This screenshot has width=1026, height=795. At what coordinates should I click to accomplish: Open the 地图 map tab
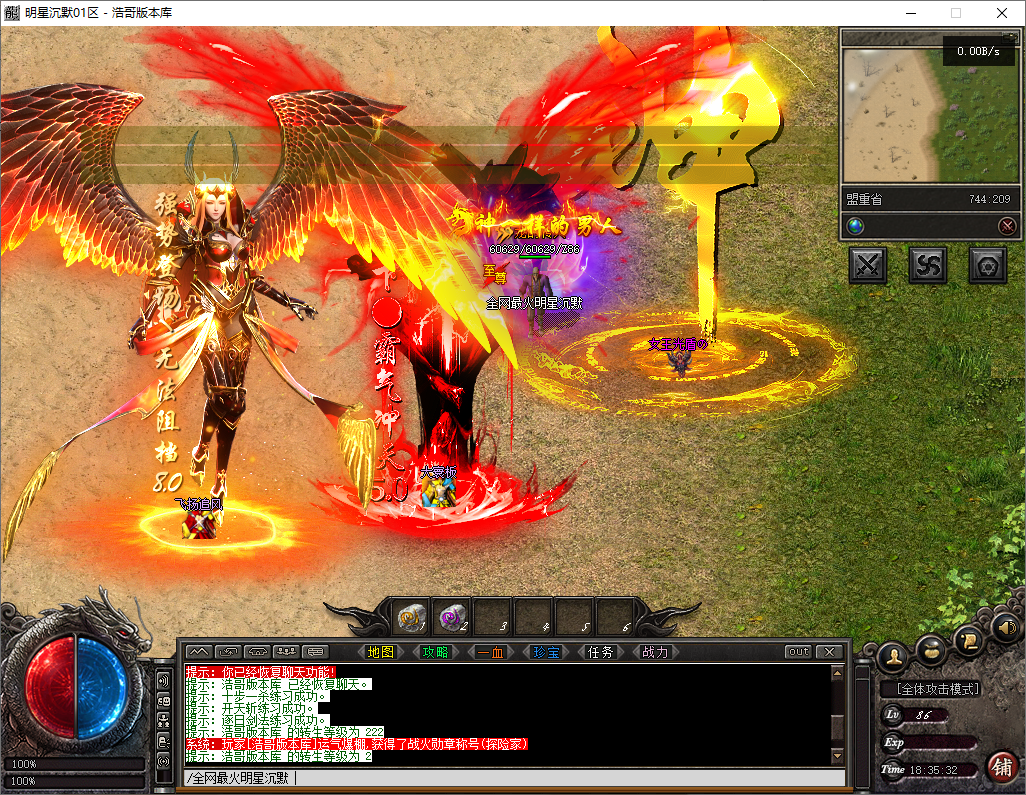pos(381,652)
